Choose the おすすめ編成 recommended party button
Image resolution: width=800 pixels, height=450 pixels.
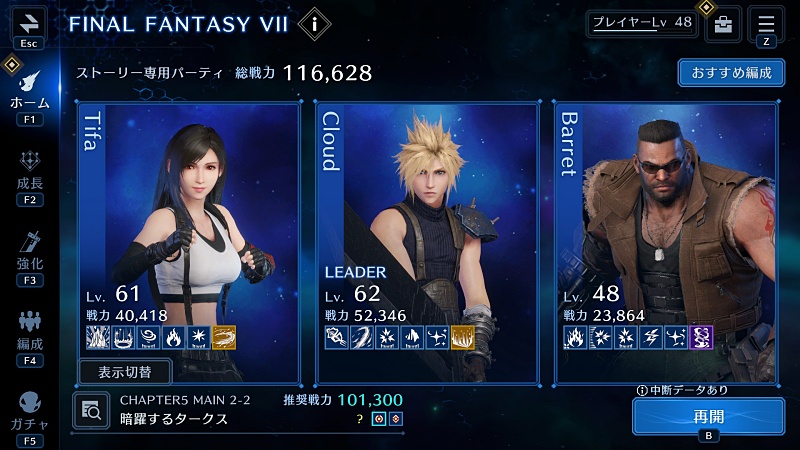click(x=730, y=74)
